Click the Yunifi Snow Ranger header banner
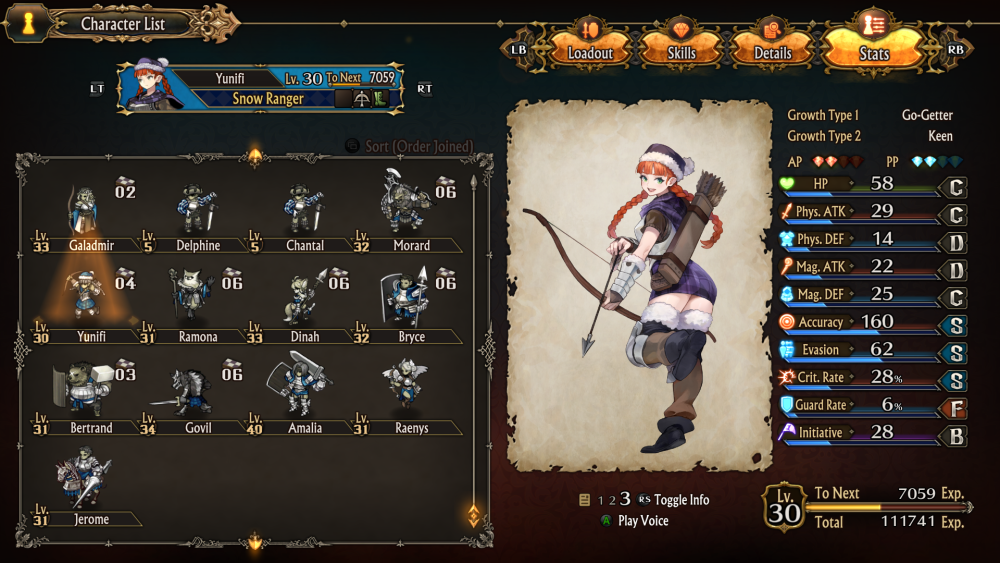This screenshot has width=1000, height=563. tap(260, 87)
